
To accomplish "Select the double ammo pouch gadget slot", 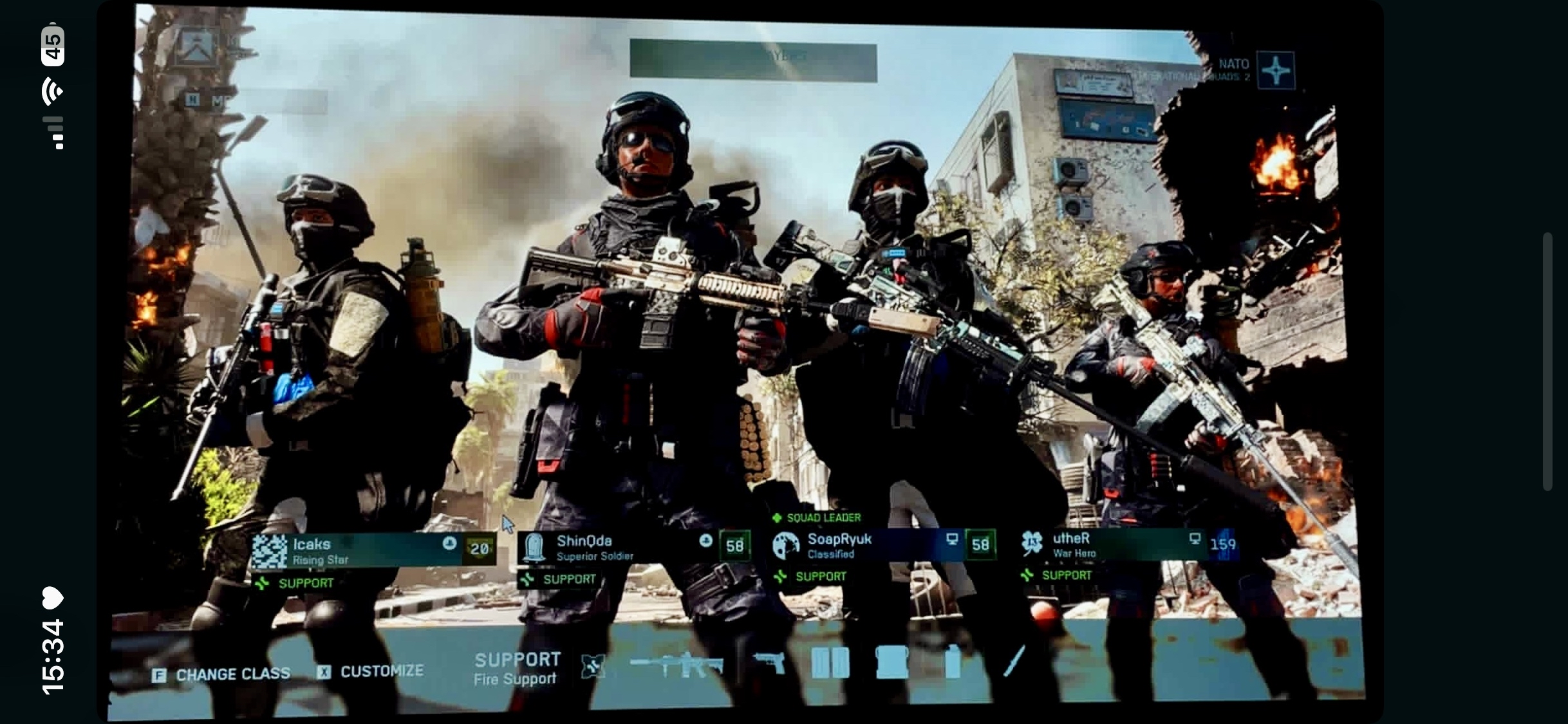I will [x=830, y=662].
